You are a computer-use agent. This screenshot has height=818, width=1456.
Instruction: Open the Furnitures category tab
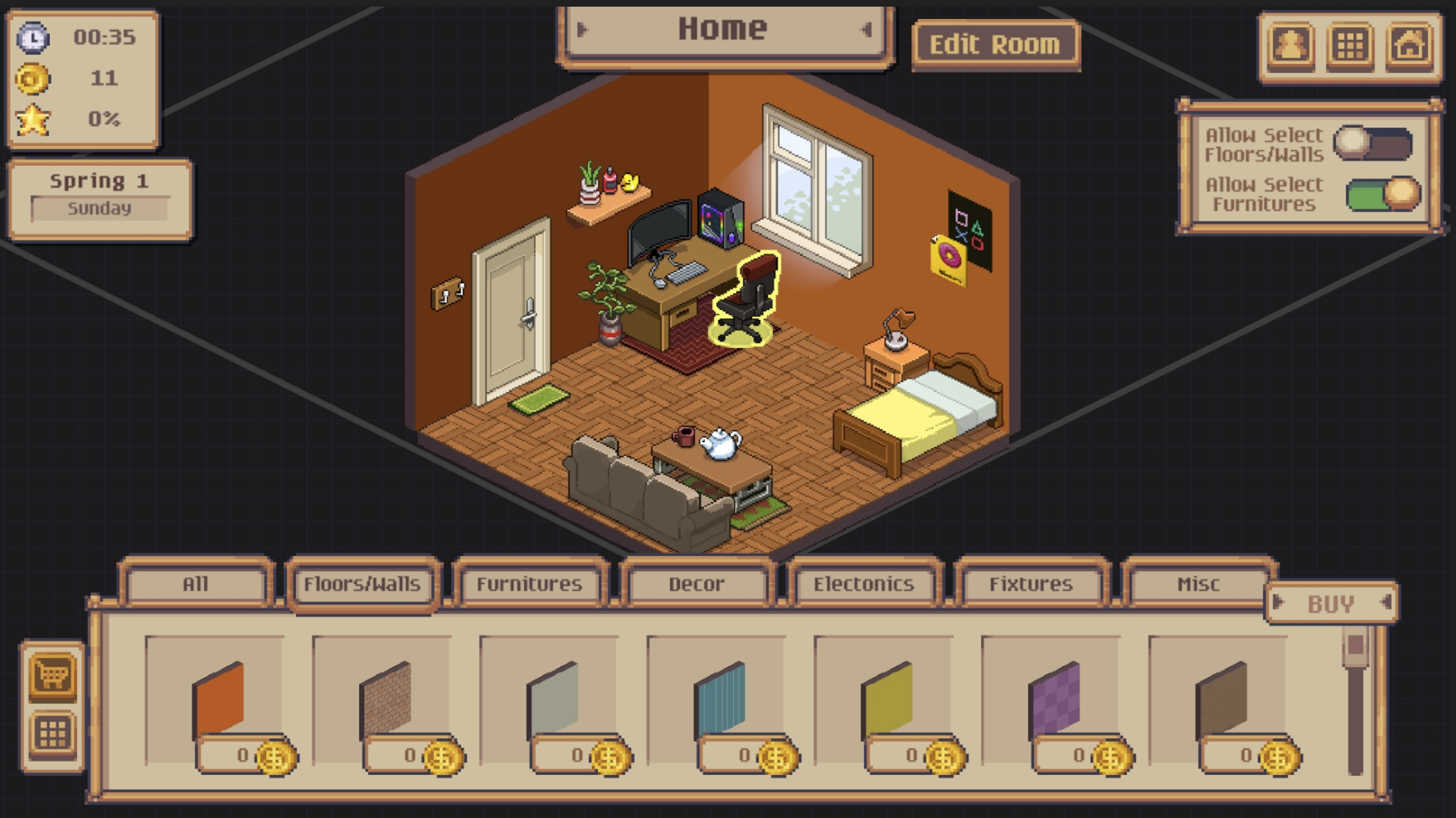pos(529,584)
